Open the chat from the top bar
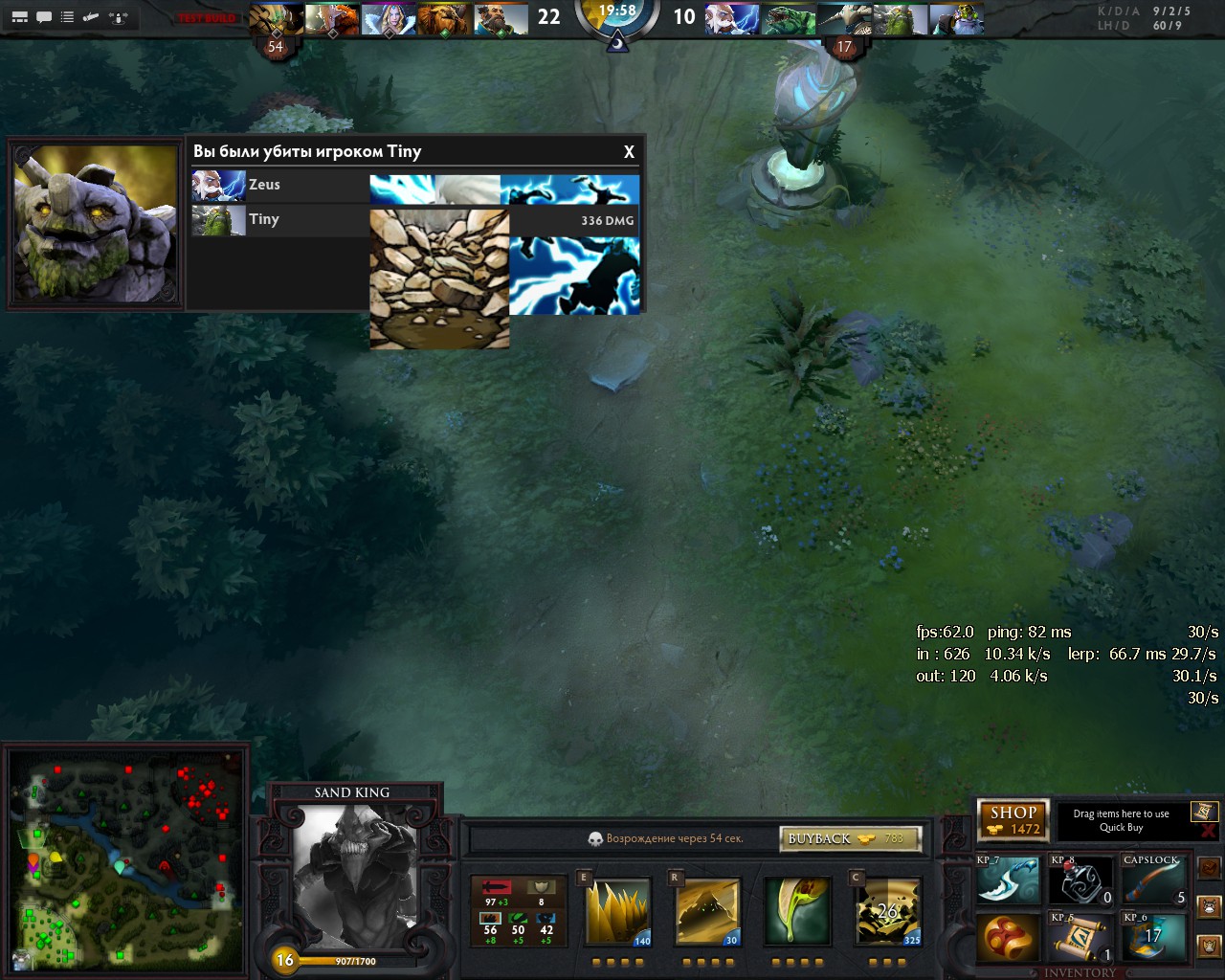This screenshot has height=980, width=1225. click(x=44, y=17)
